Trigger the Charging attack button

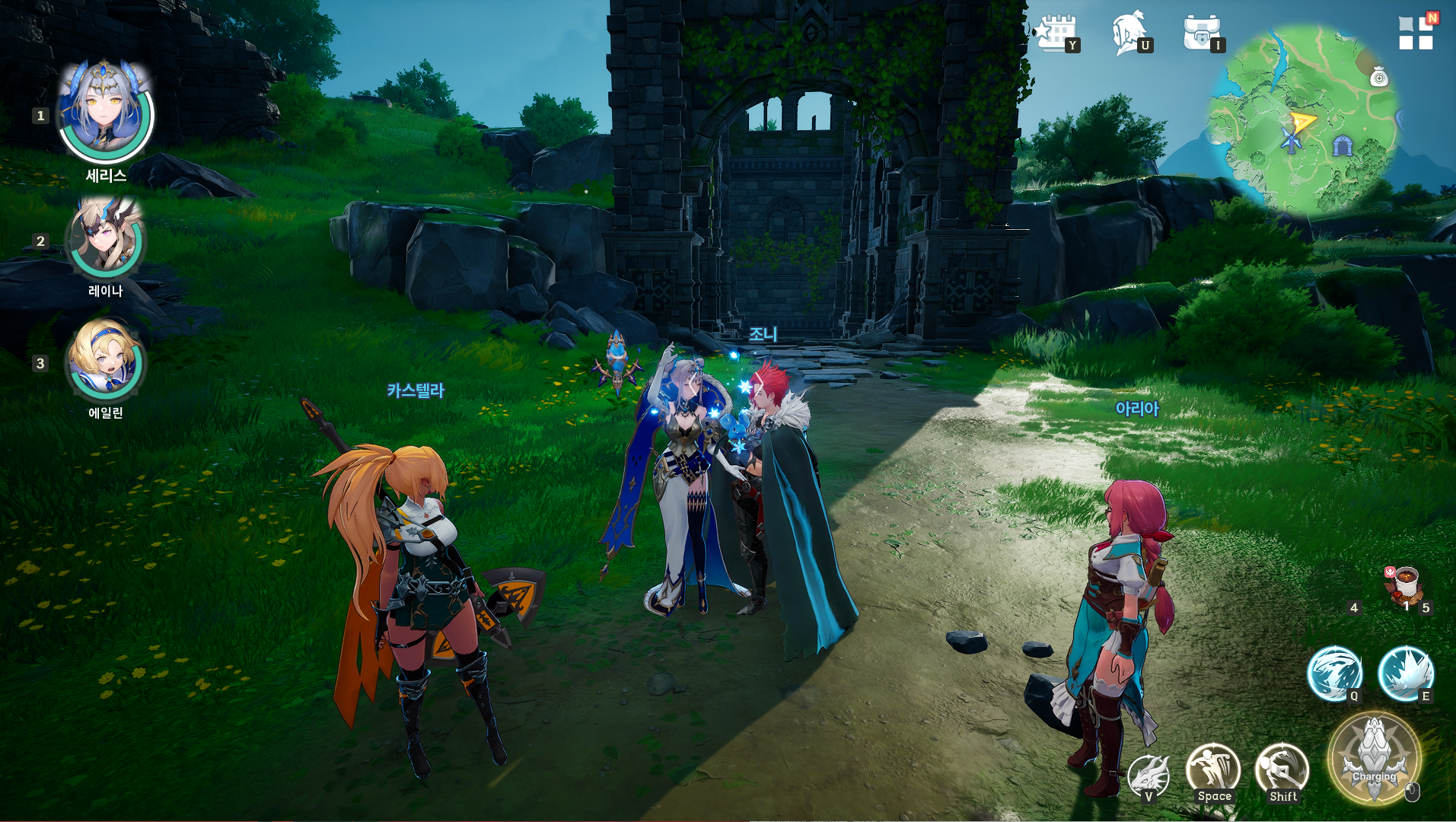coord(1374,758)
